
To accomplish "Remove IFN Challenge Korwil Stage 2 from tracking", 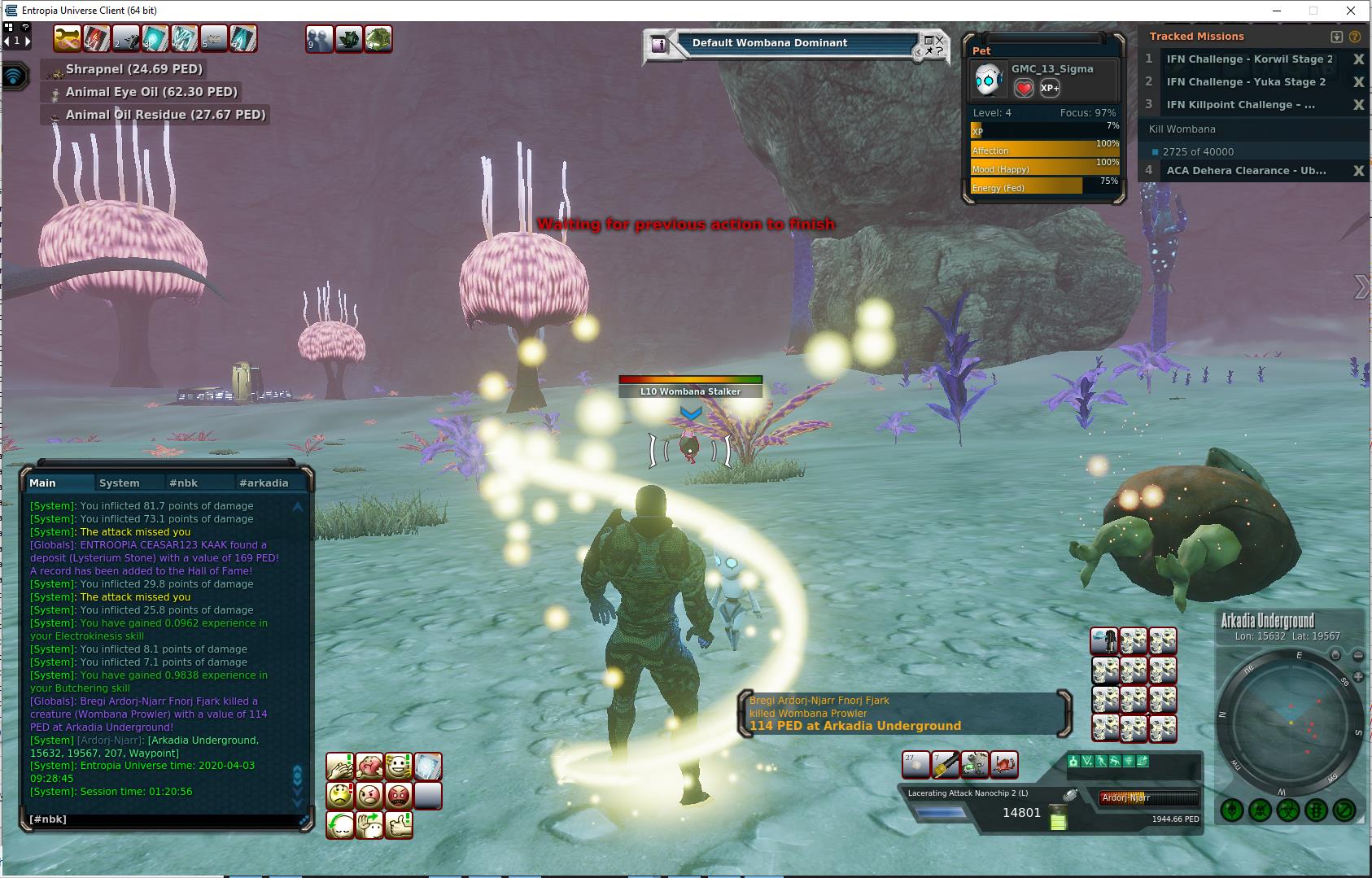I will [x=1358, y=59].
